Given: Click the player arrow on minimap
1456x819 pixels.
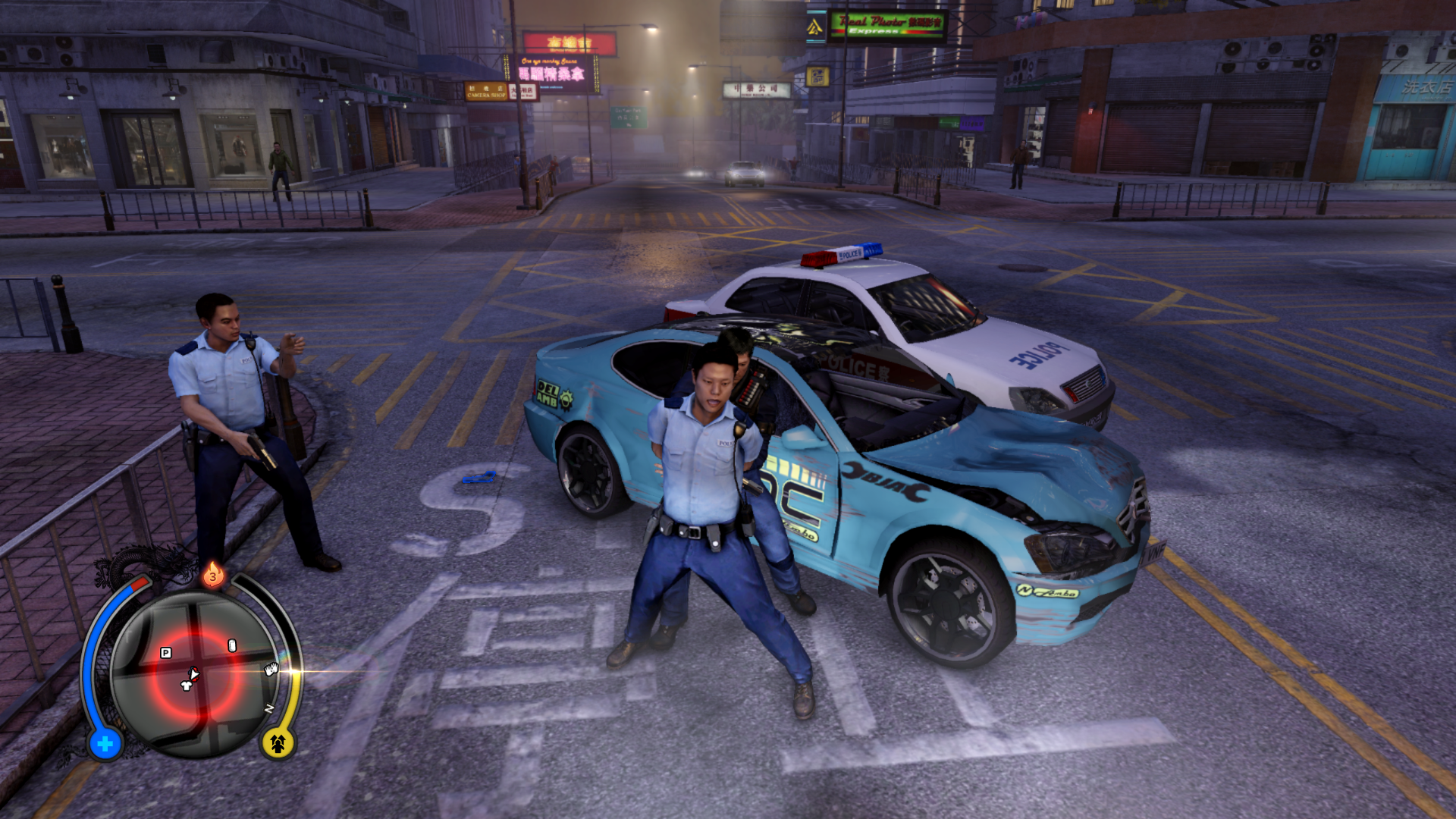Looking at the screenshot, I should pyautogui.click(x=194, y=673).
